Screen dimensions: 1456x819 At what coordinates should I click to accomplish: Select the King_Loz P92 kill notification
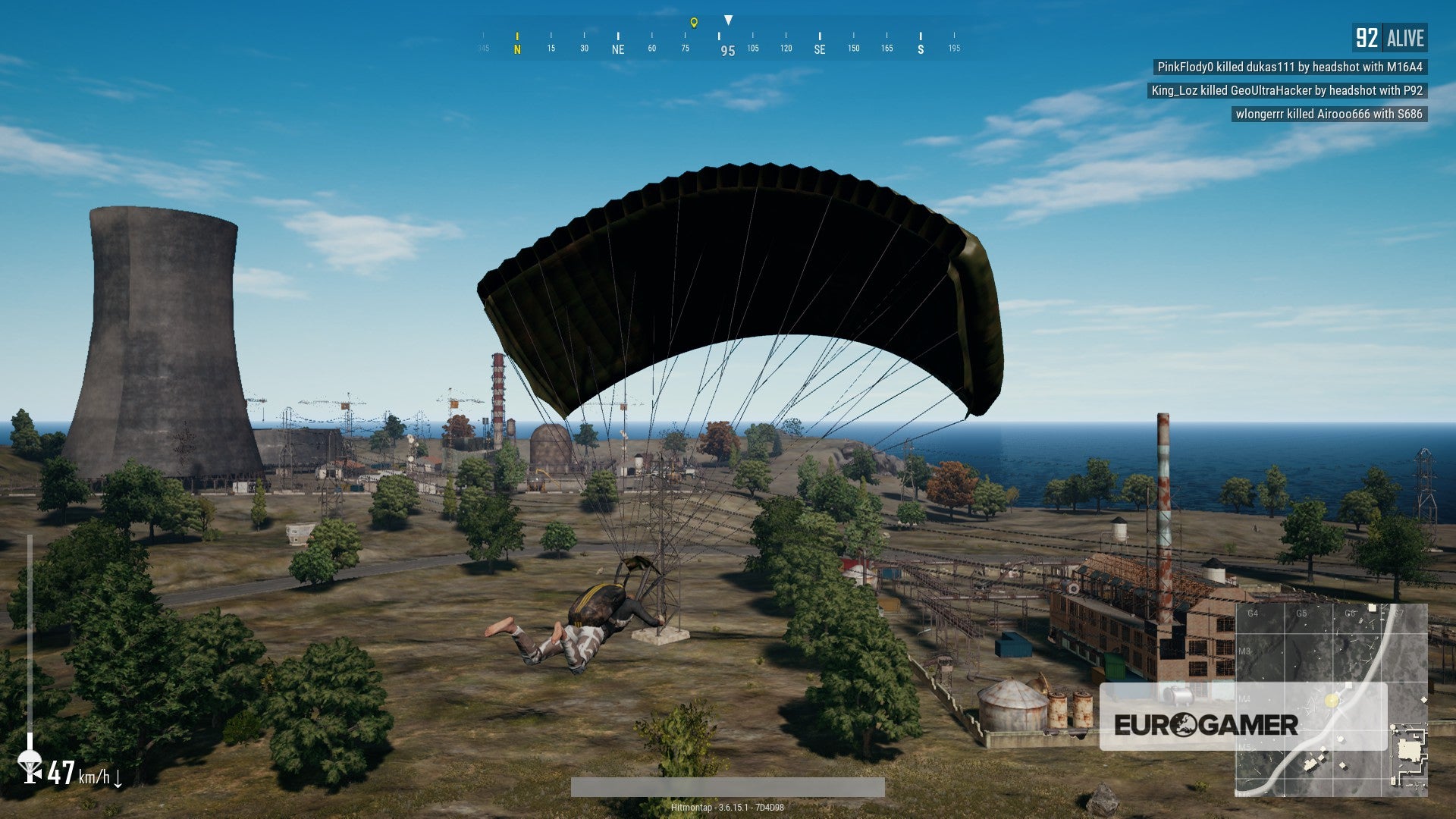coord(1287,92)
